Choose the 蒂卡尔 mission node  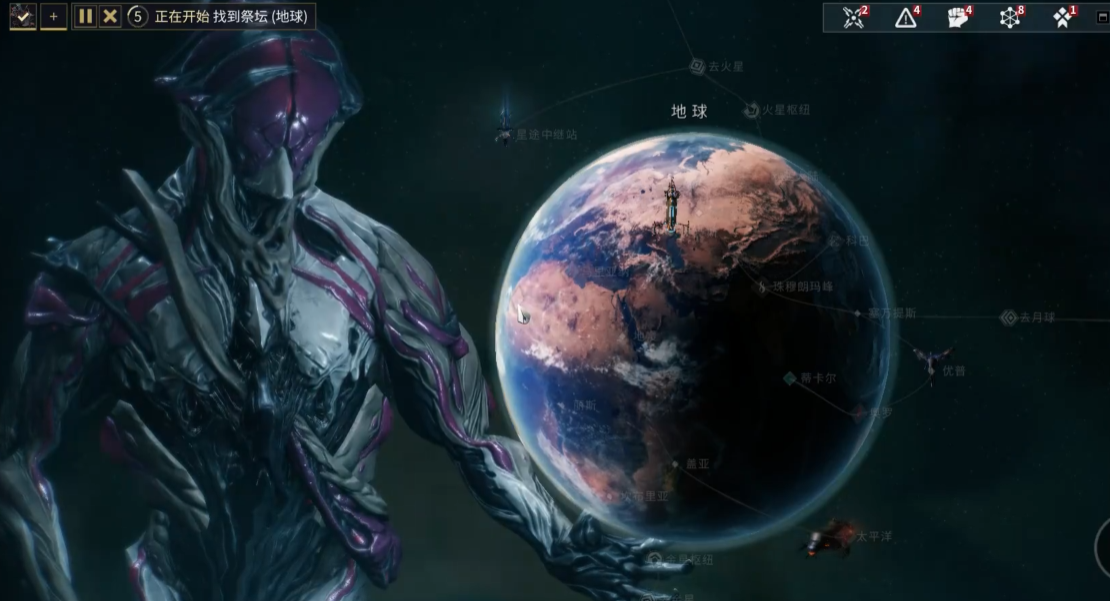[790, 378]
